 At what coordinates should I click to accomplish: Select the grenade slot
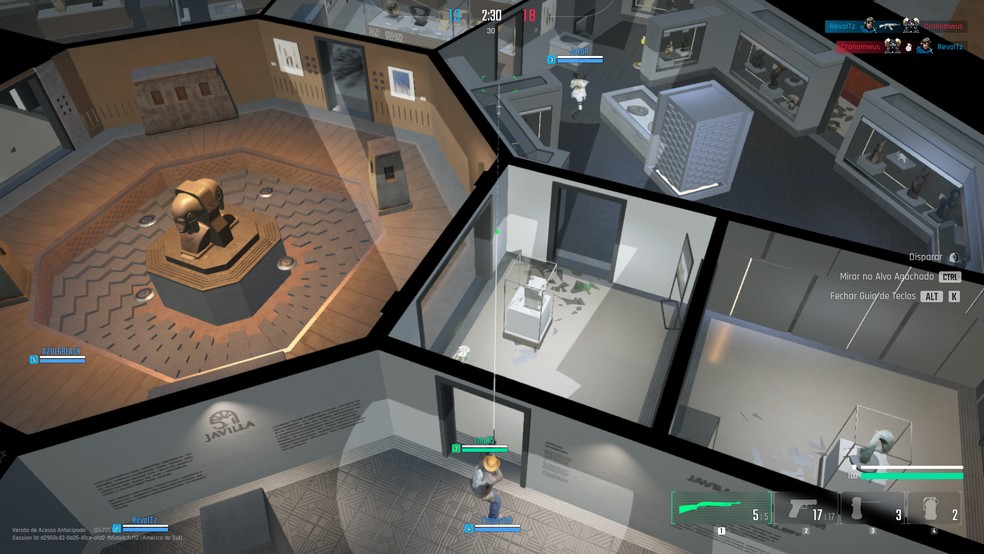coord(934,509)
